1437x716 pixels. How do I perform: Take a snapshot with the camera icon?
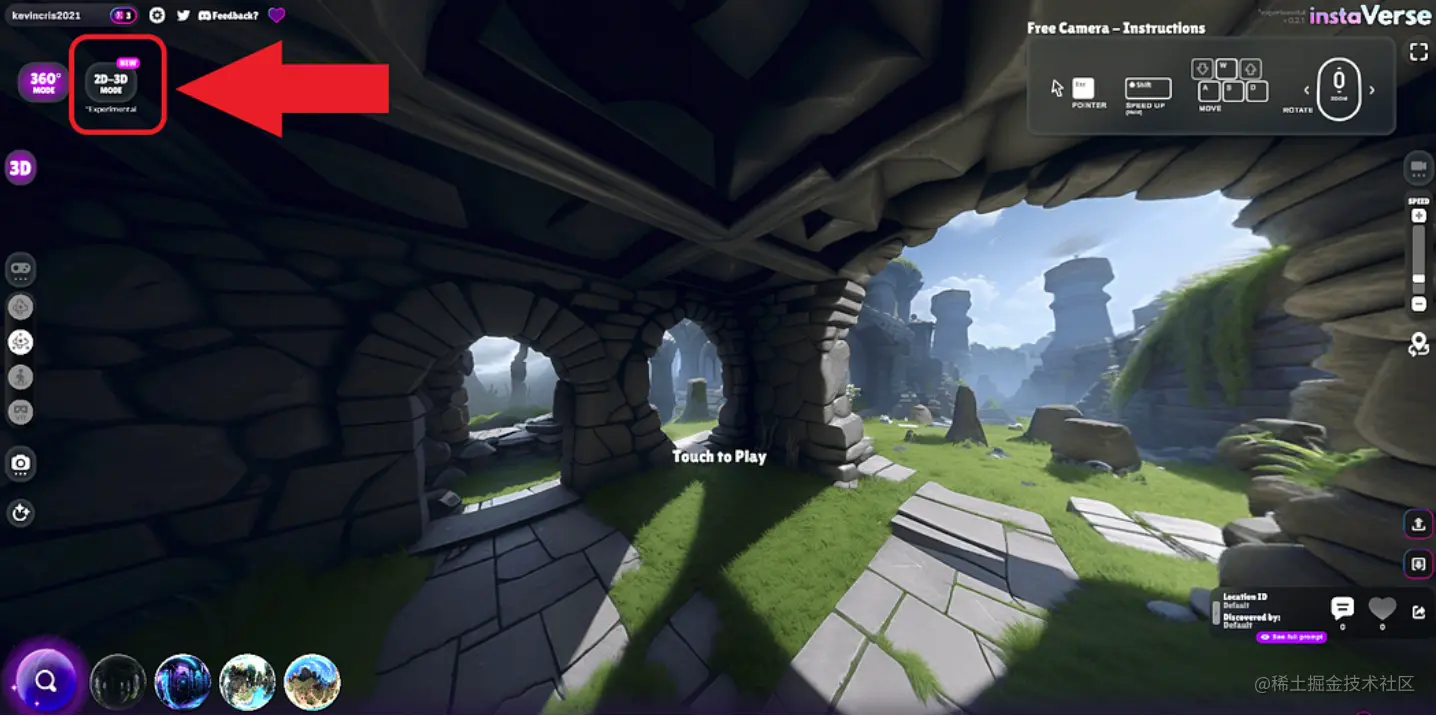[x=20, y=463]
